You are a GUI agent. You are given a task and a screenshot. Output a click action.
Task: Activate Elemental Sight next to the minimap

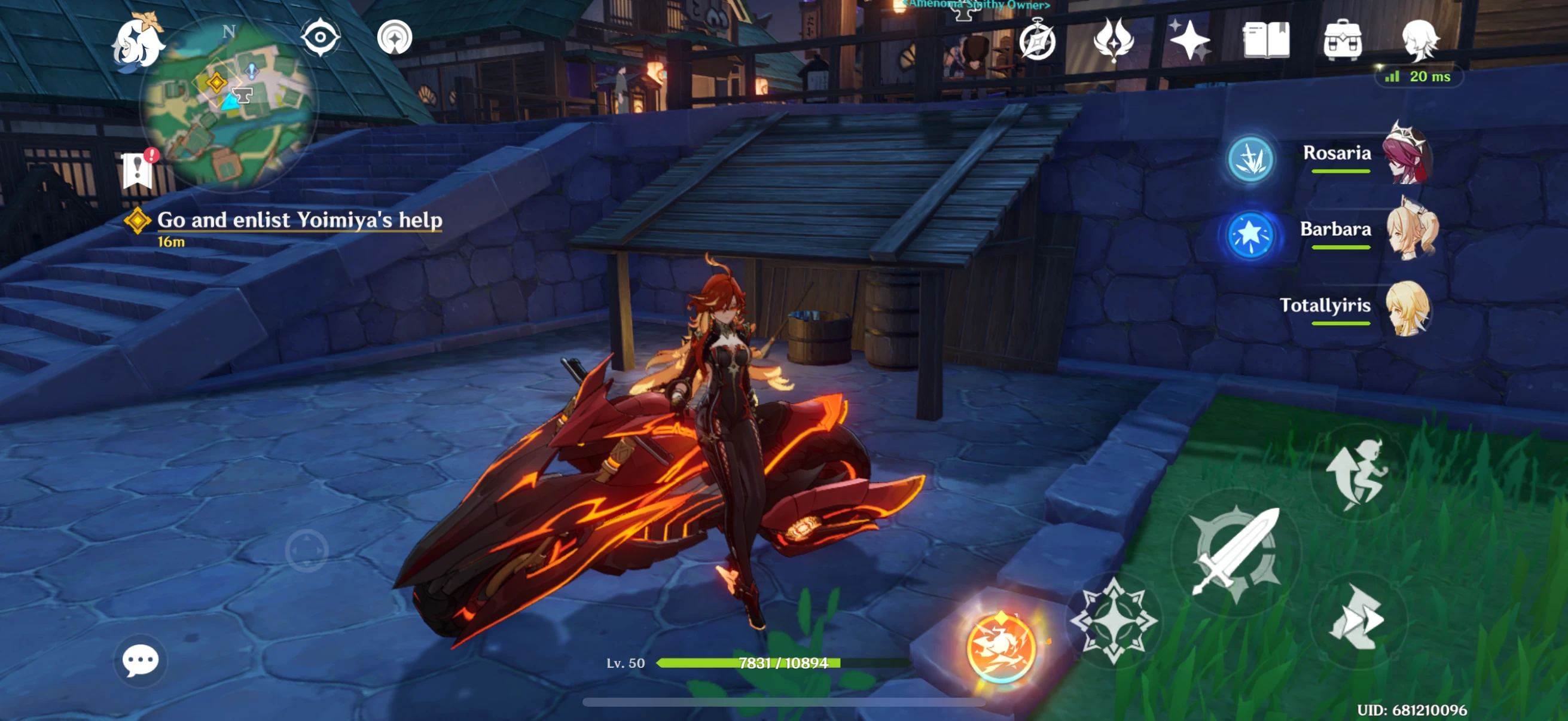319,38
